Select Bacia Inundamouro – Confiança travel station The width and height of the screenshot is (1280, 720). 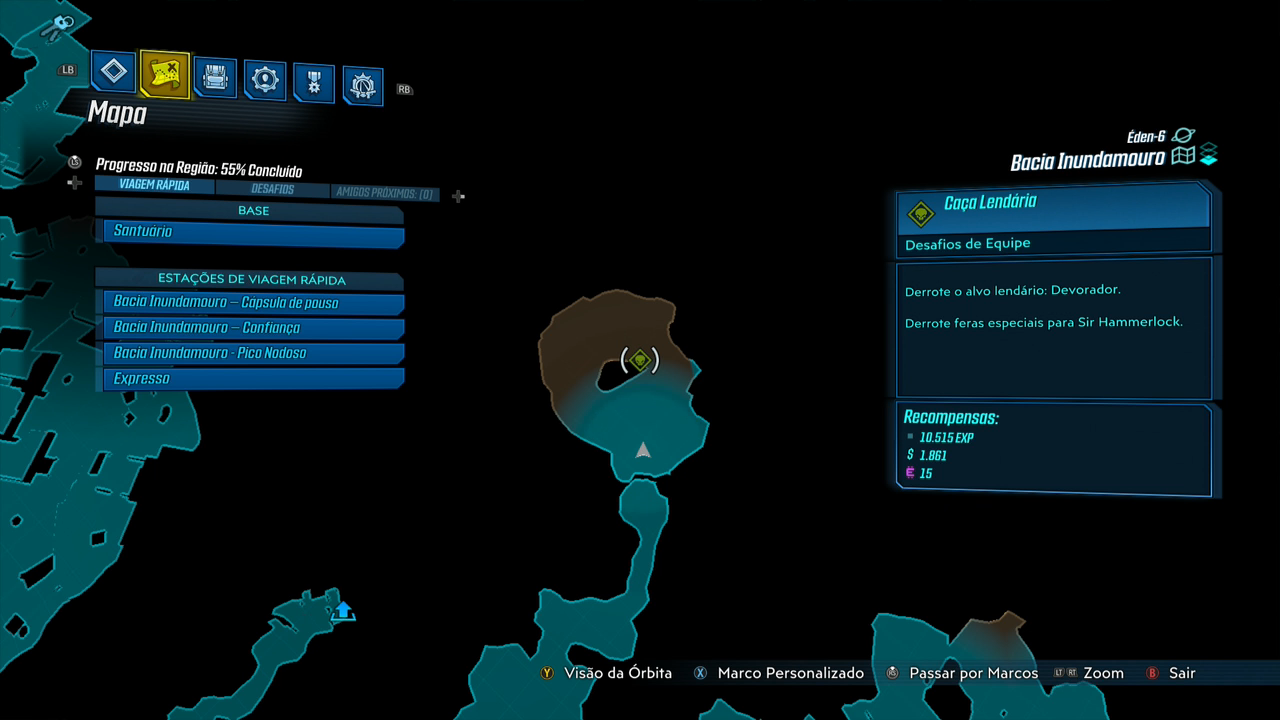click(x=252, y=328)
